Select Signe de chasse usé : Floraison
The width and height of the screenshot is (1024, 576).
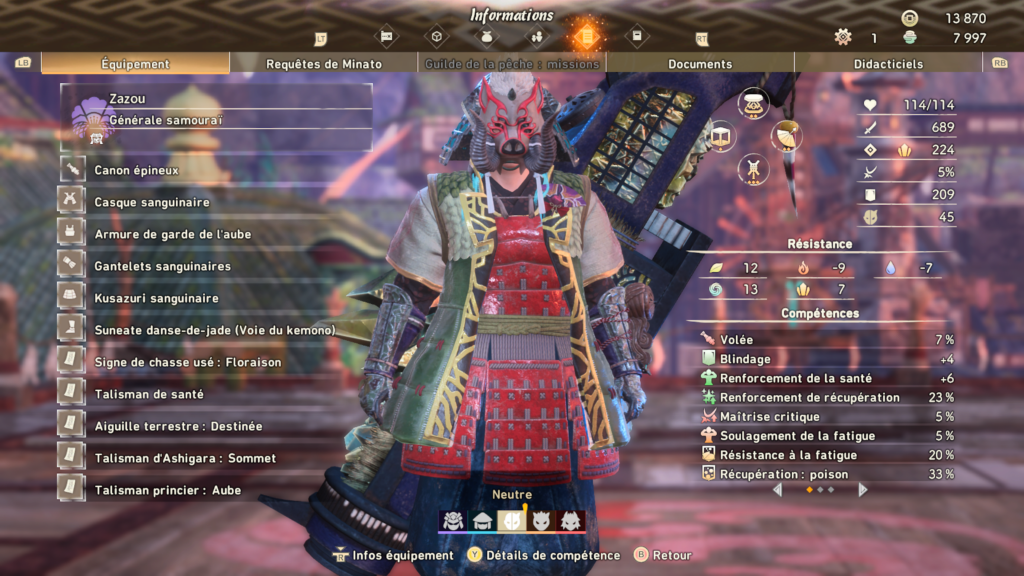[x=187, y=362]
